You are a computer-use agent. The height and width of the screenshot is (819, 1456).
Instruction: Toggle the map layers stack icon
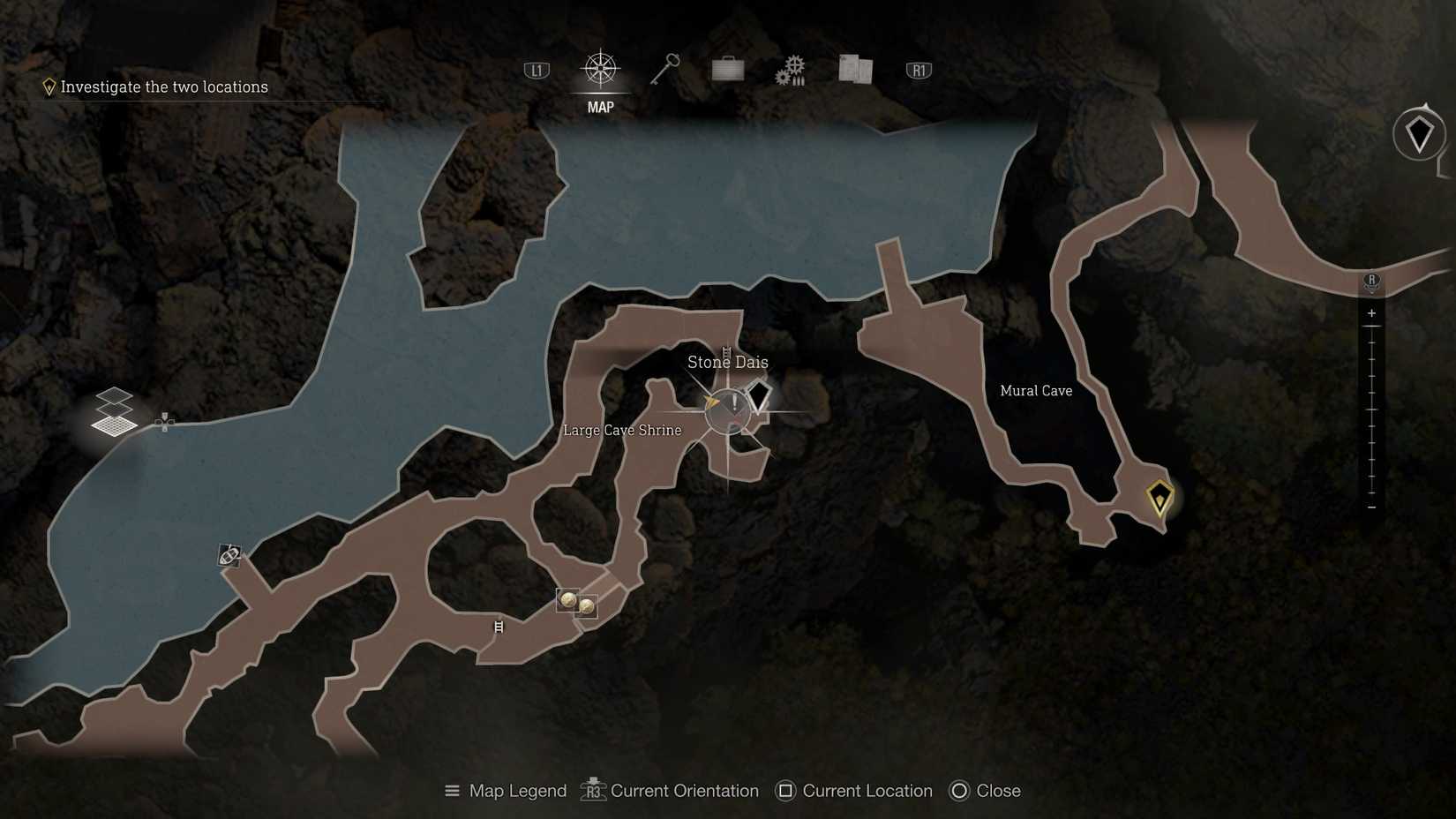point(113,415)
